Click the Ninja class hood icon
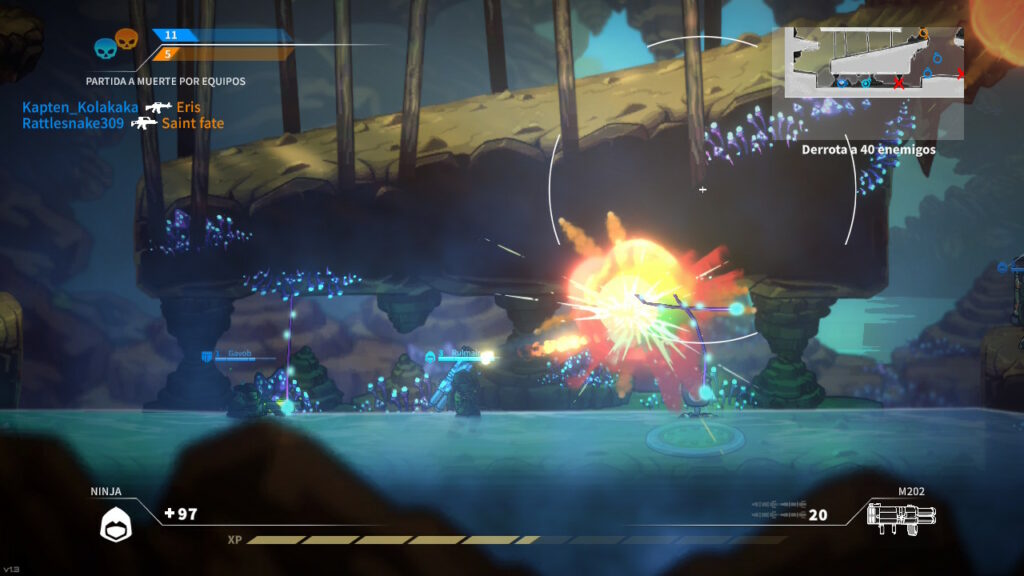The image size is (1024, 576). point(115,521)
